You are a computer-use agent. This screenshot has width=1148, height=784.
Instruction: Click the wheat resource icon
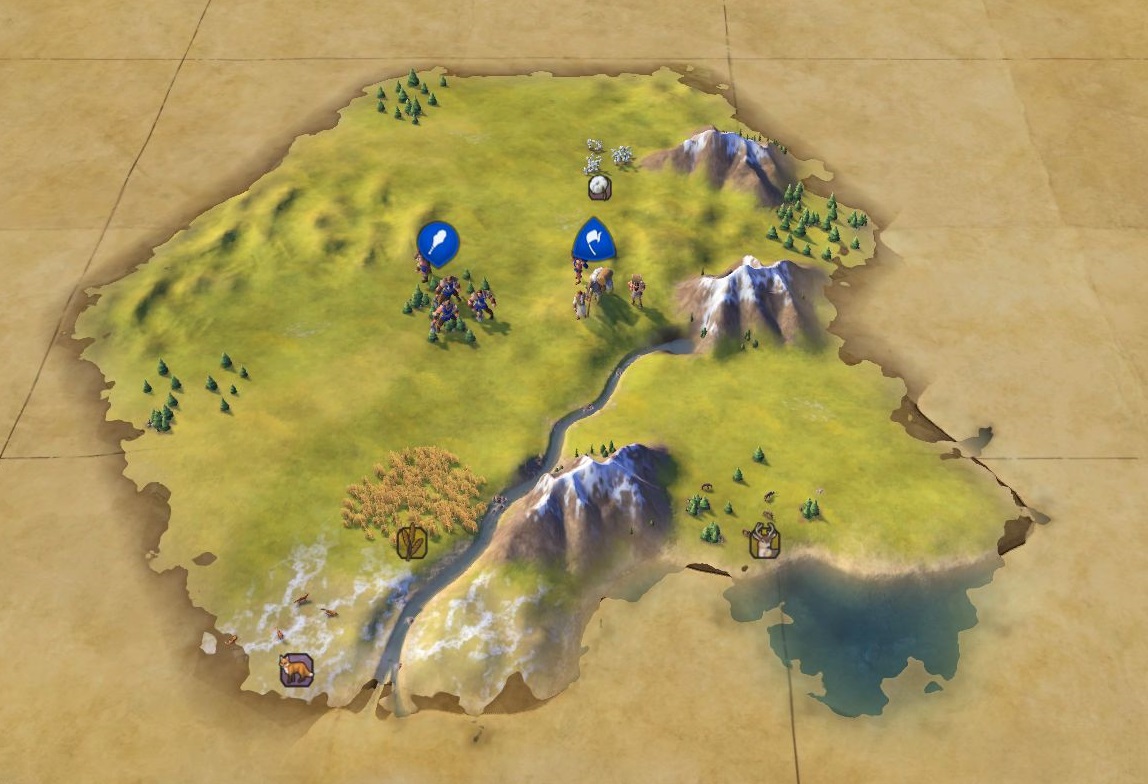pyautogui.click(x=412, y=542)
